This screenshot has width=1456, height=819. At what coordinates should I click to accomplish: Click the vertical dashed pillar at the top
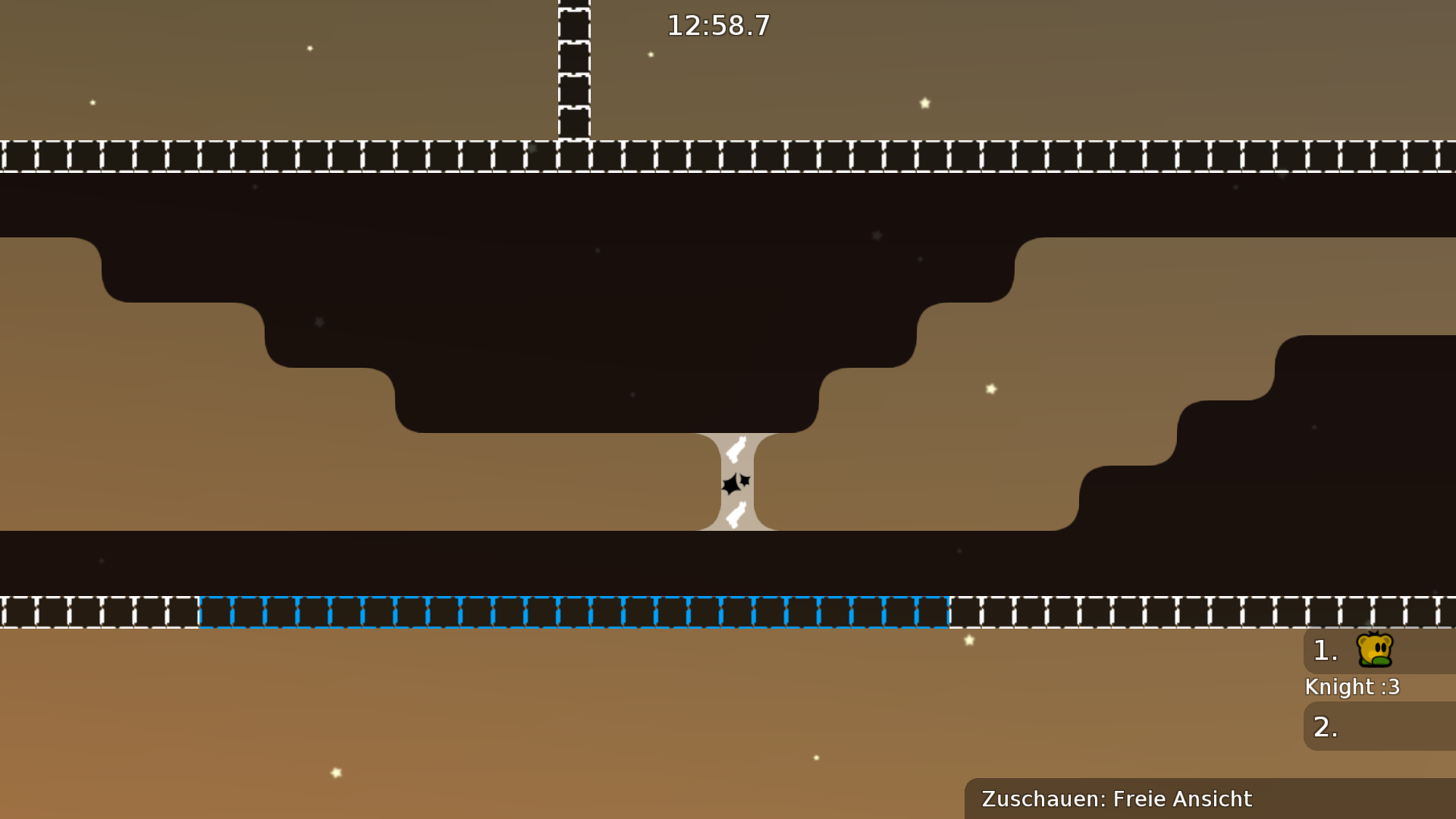click(x=573, y=68)
